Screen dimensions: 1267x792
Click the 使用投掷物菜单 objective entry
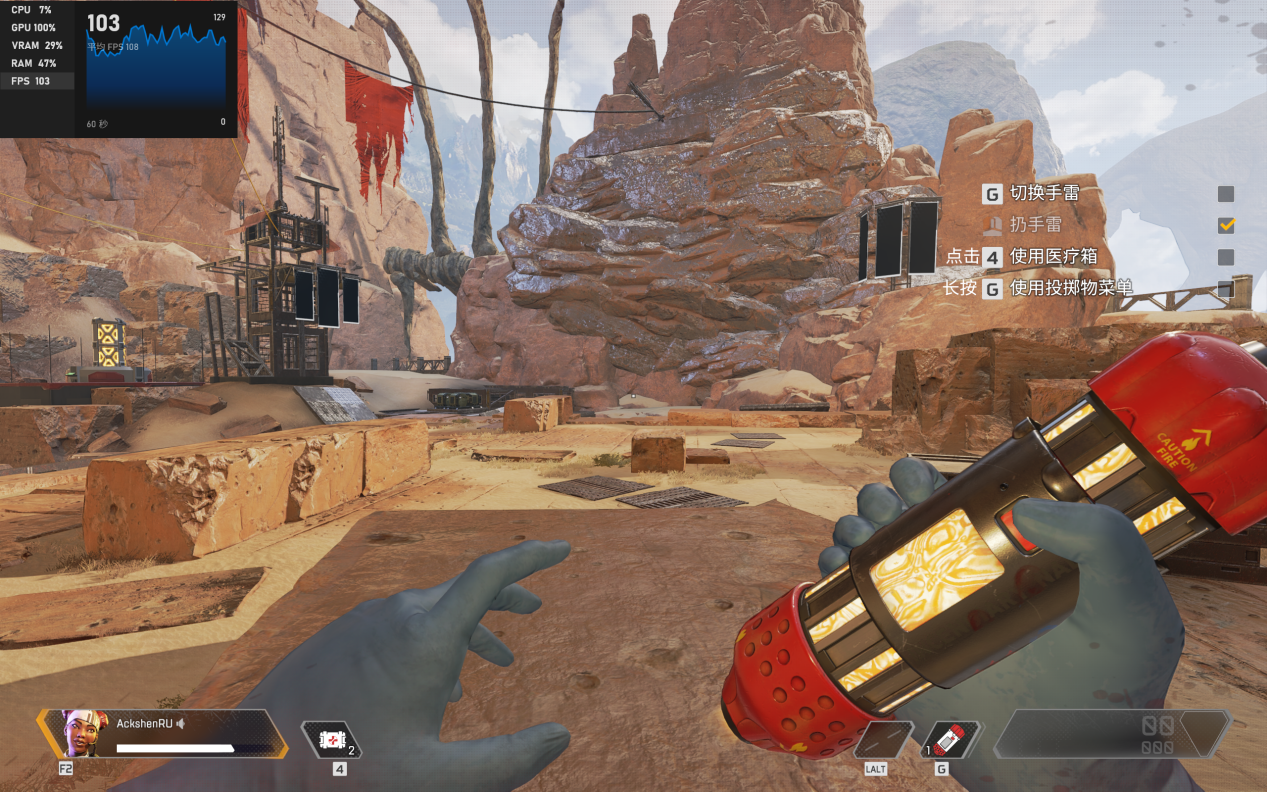point(1071,289)
